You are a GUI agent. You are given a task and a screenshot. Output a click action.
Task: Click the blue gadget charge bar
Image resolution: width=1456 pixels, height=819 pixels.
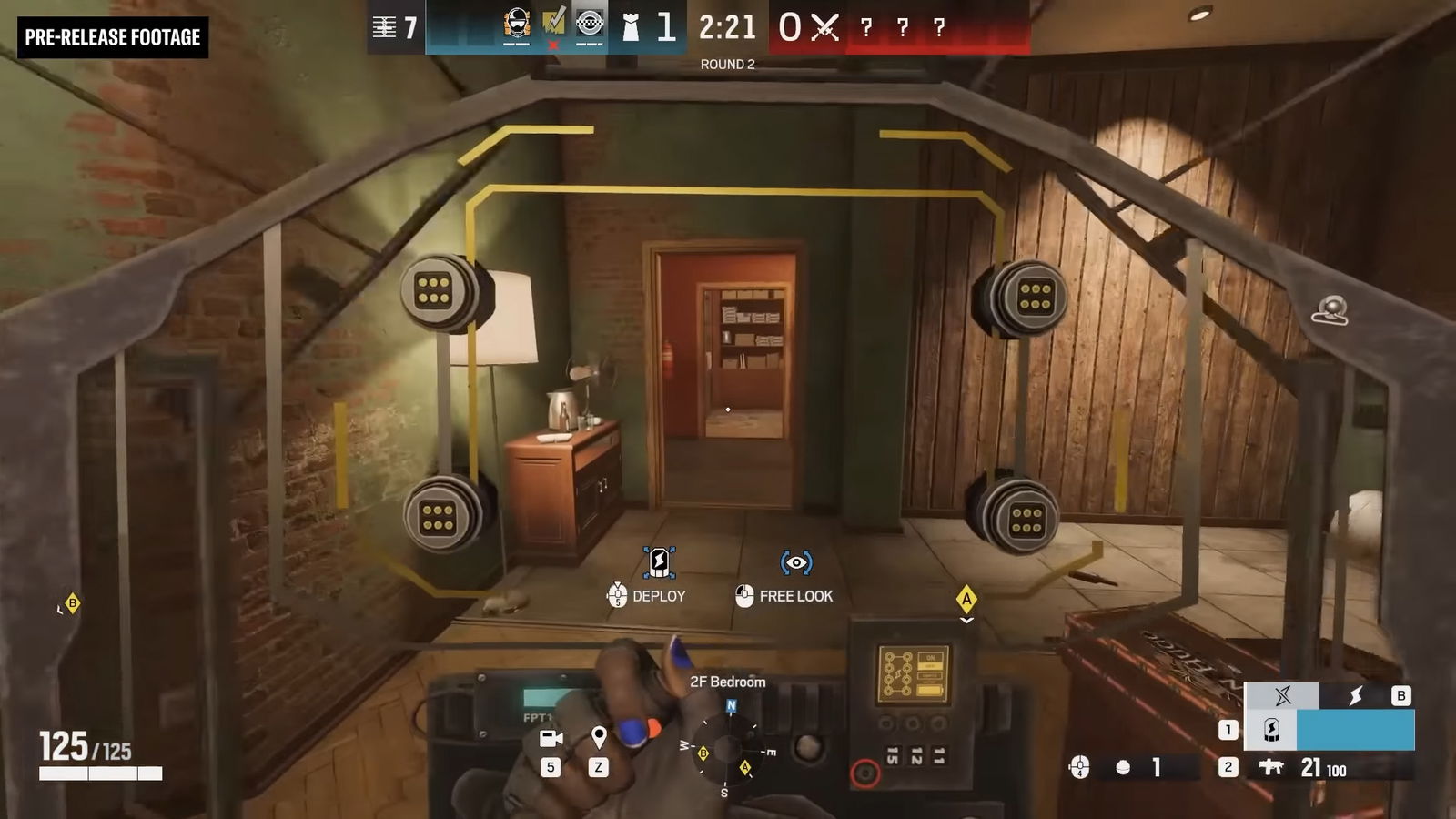tap(1356, 730)
